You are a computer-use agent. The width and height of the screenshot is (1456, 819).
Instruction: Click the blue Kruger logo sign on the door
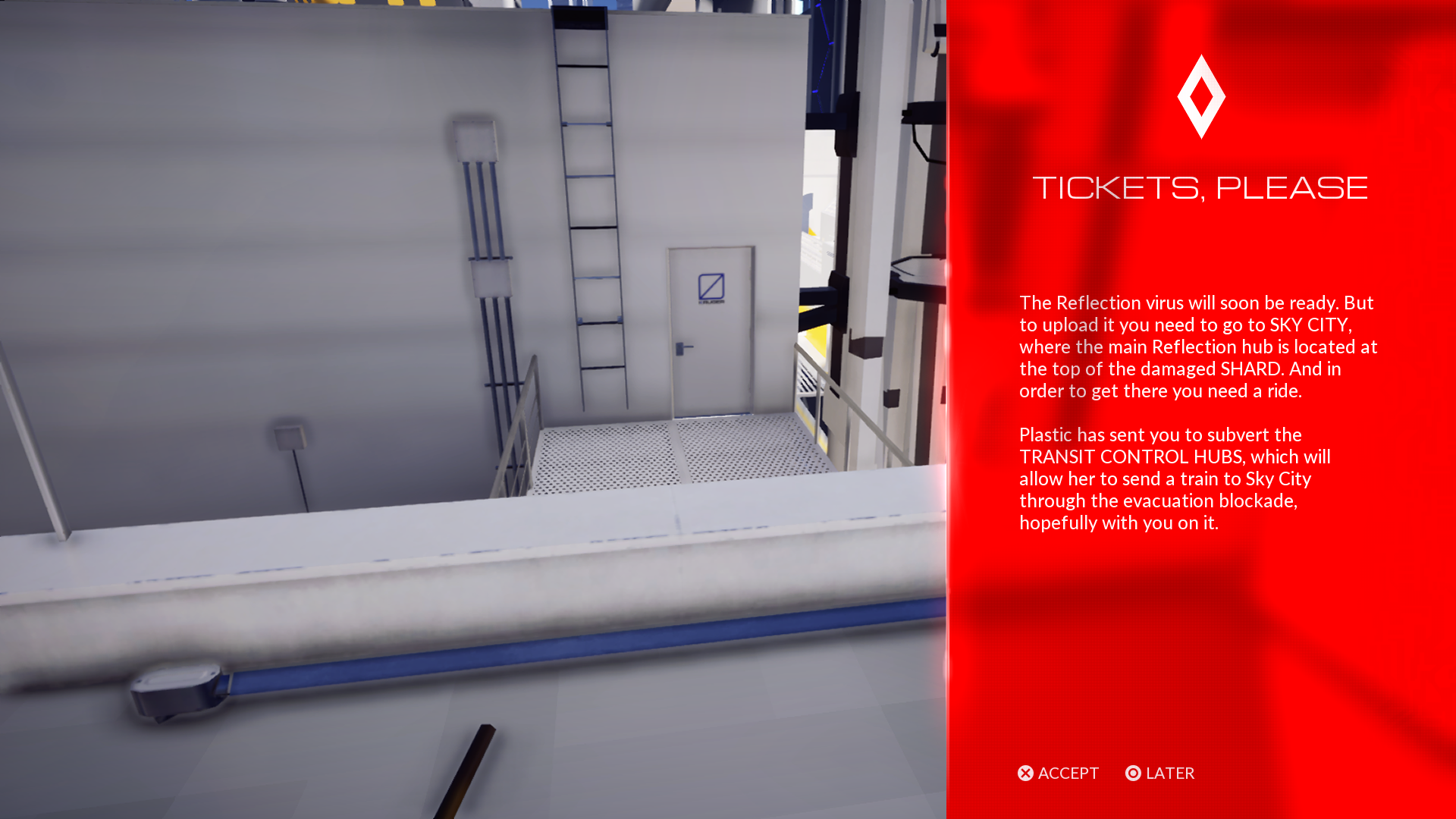(x=710, y=284)
